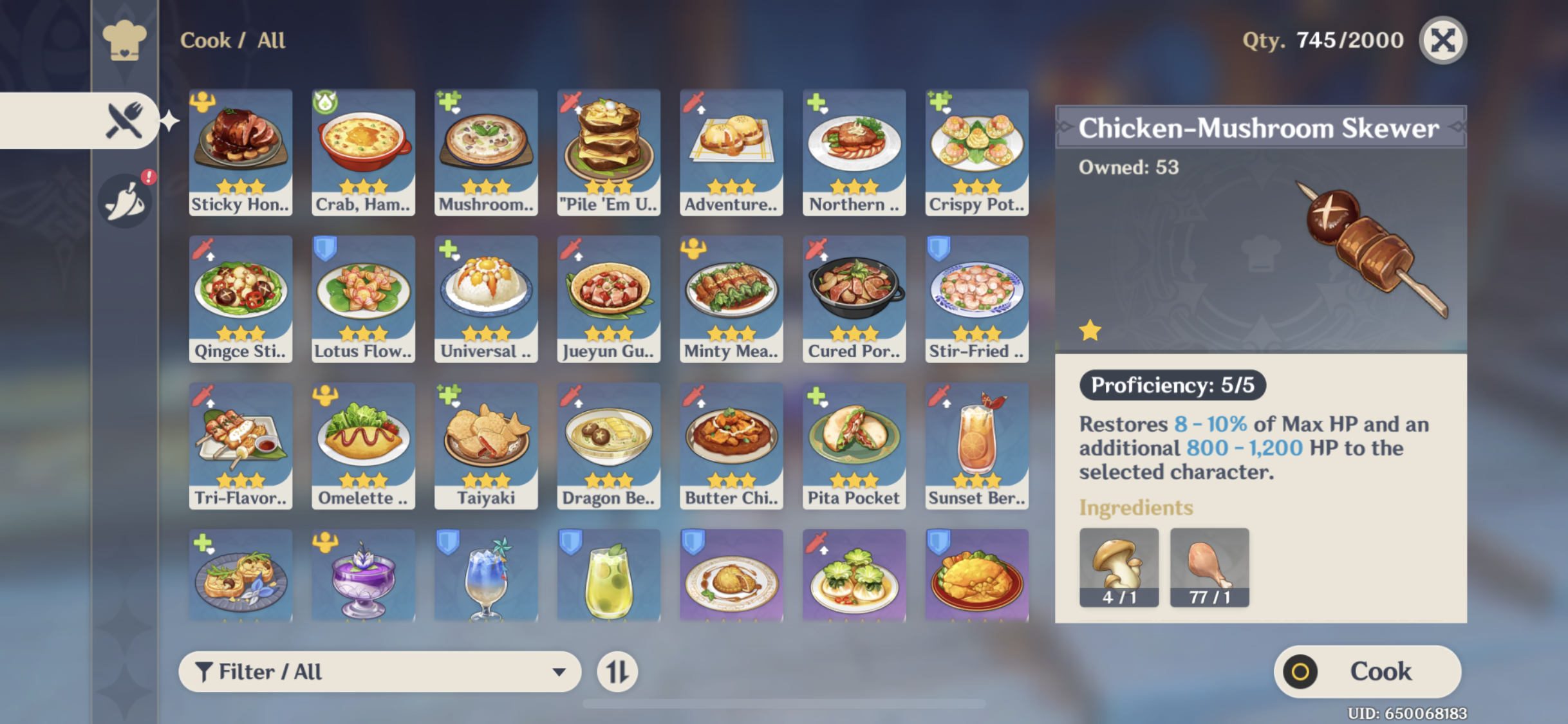Click the Proficiency 5/5 badge
Viewport: 1568px width, 724px height.
click(x=1171, y=385)
